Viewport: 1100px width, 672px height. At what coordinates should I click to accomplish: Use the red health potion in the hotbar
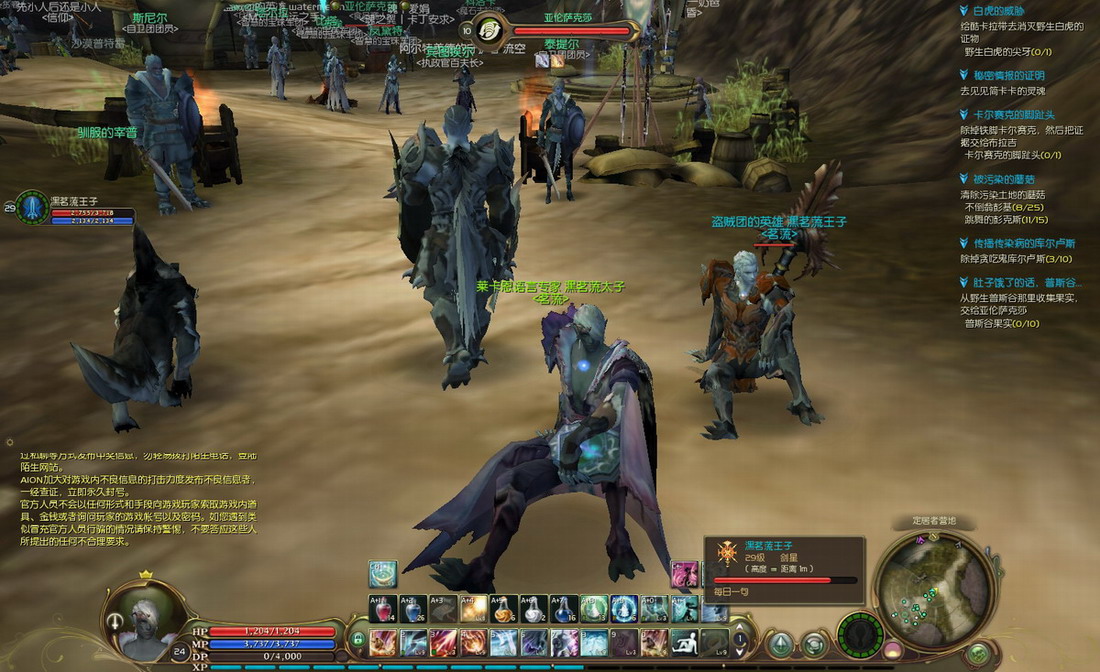coord(384,608)
